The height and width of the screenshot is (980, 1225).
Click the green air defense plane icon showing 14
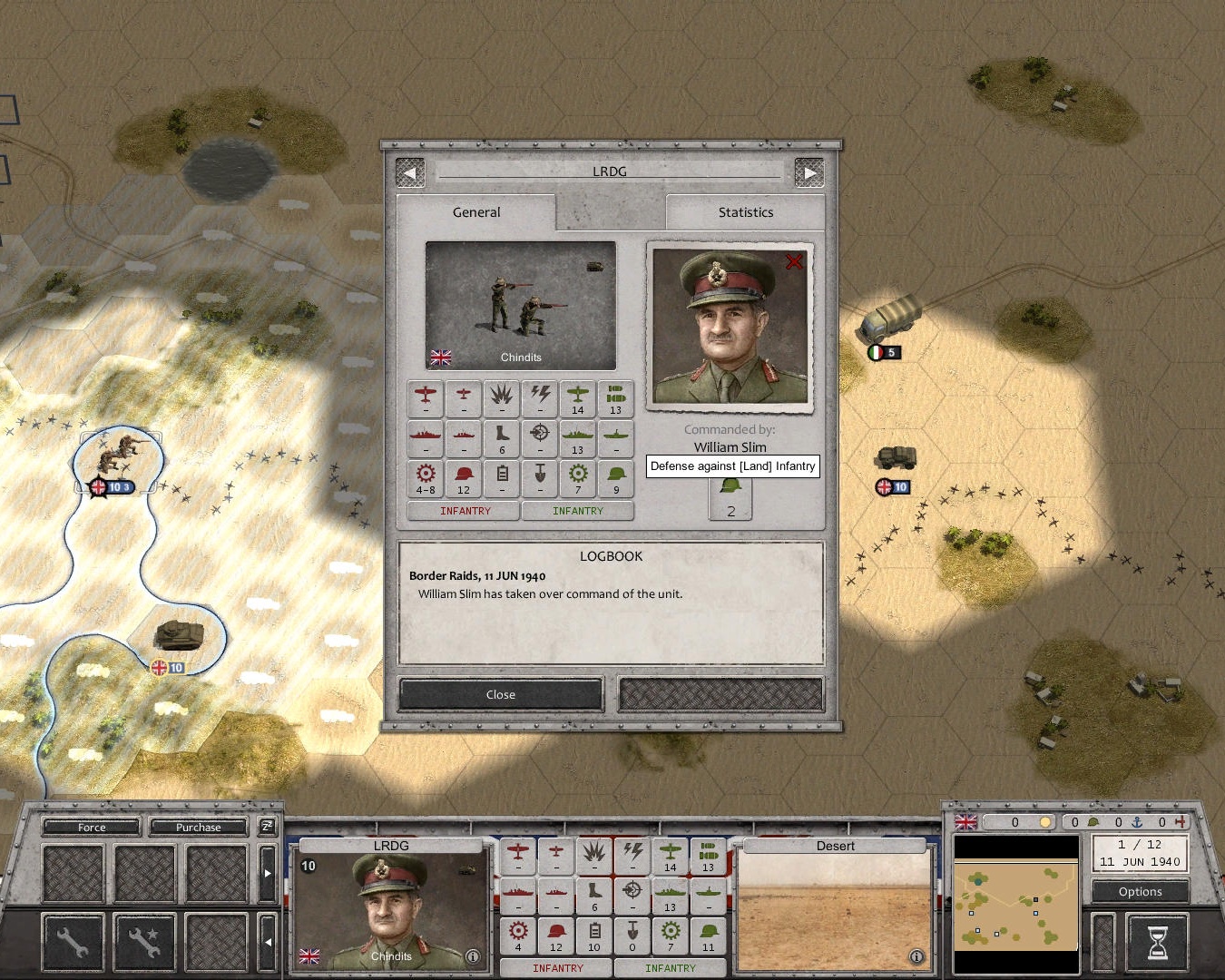tap(578, 399)
